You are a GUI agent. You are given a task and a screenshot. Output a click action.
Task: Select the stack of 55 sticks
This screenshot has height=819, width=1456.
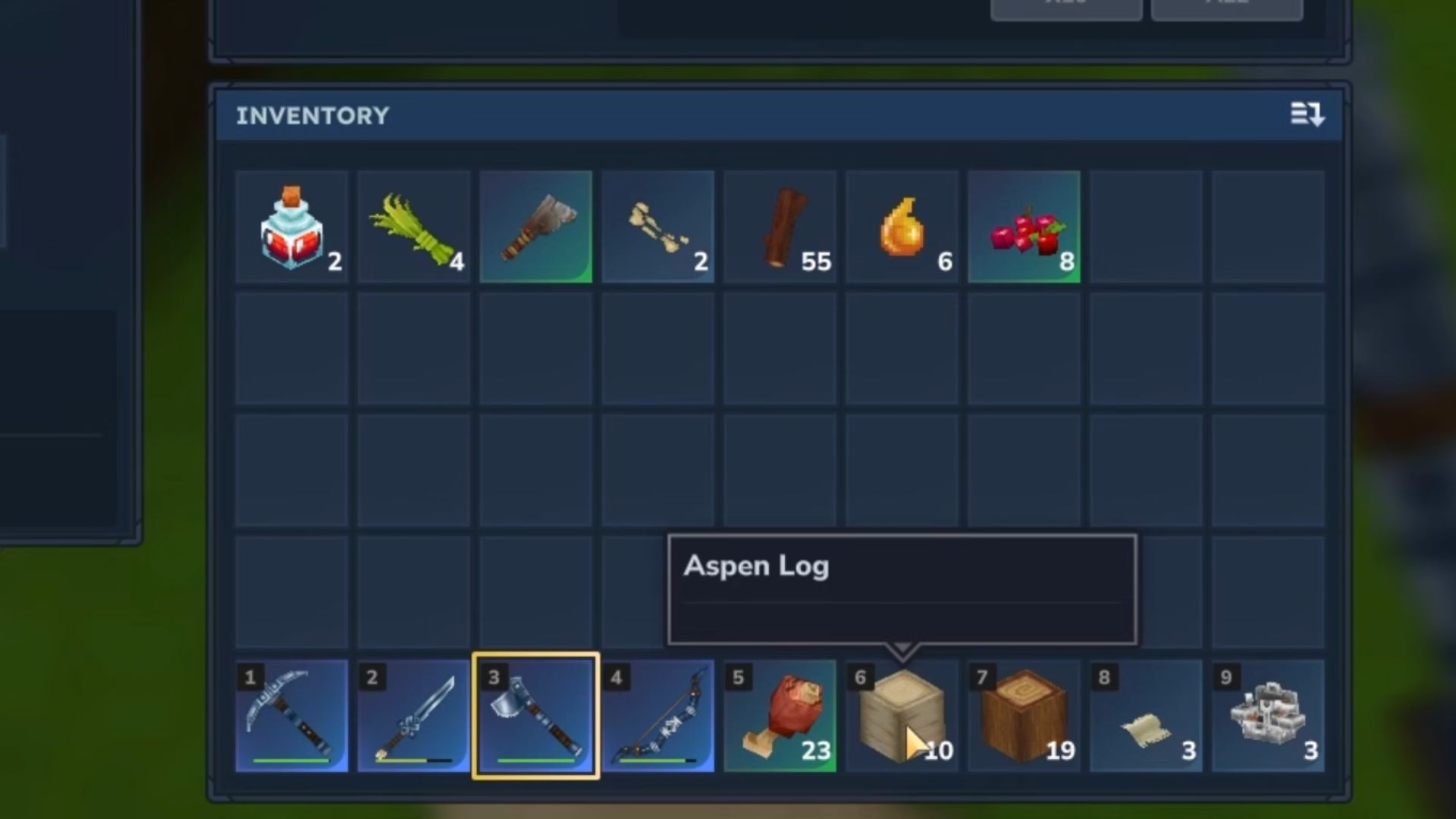(780, 227)
